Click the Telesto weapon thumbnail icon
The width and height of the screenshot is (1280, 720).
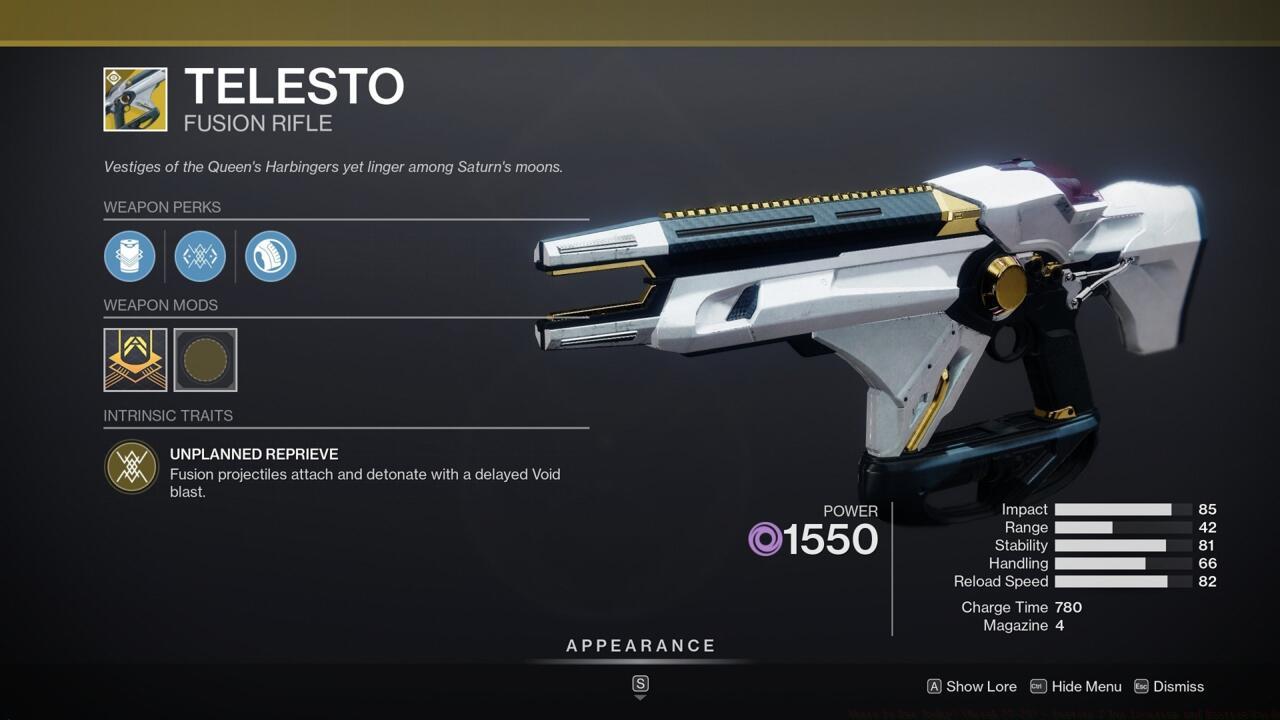[x=135, y=99]
